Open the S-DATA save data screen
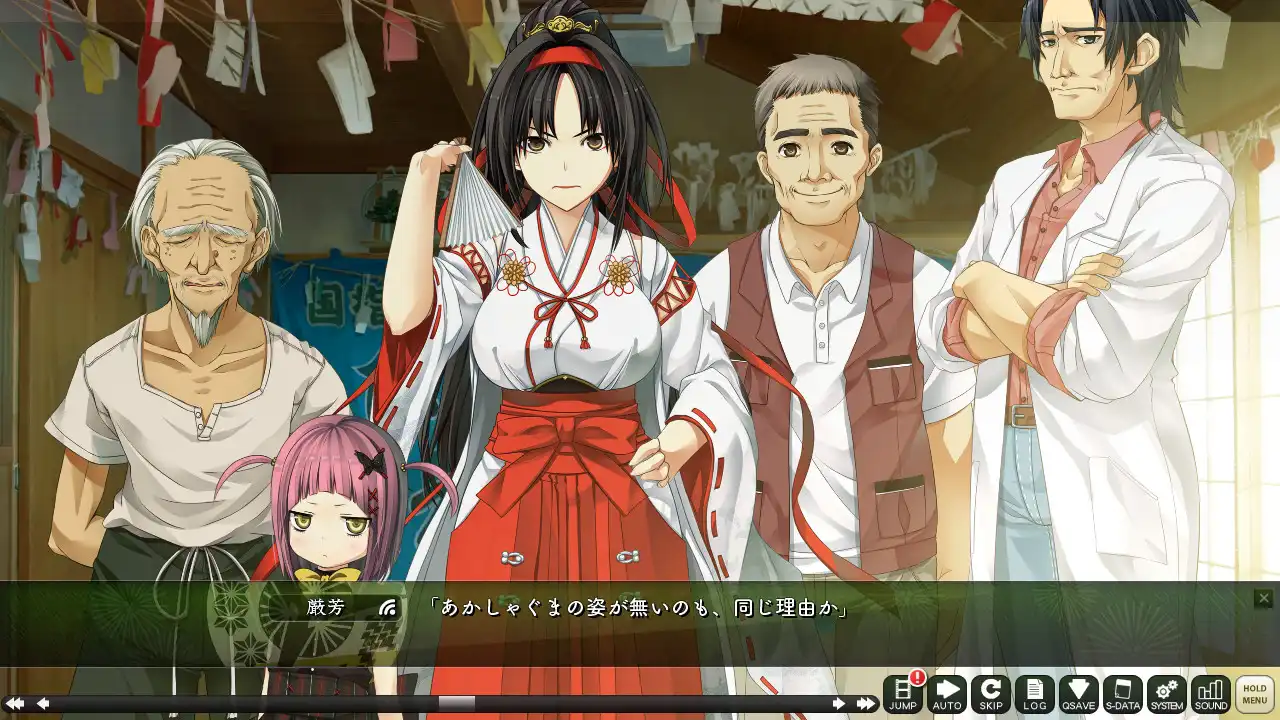The image size is (1280, 720). tap(1123, 694)
